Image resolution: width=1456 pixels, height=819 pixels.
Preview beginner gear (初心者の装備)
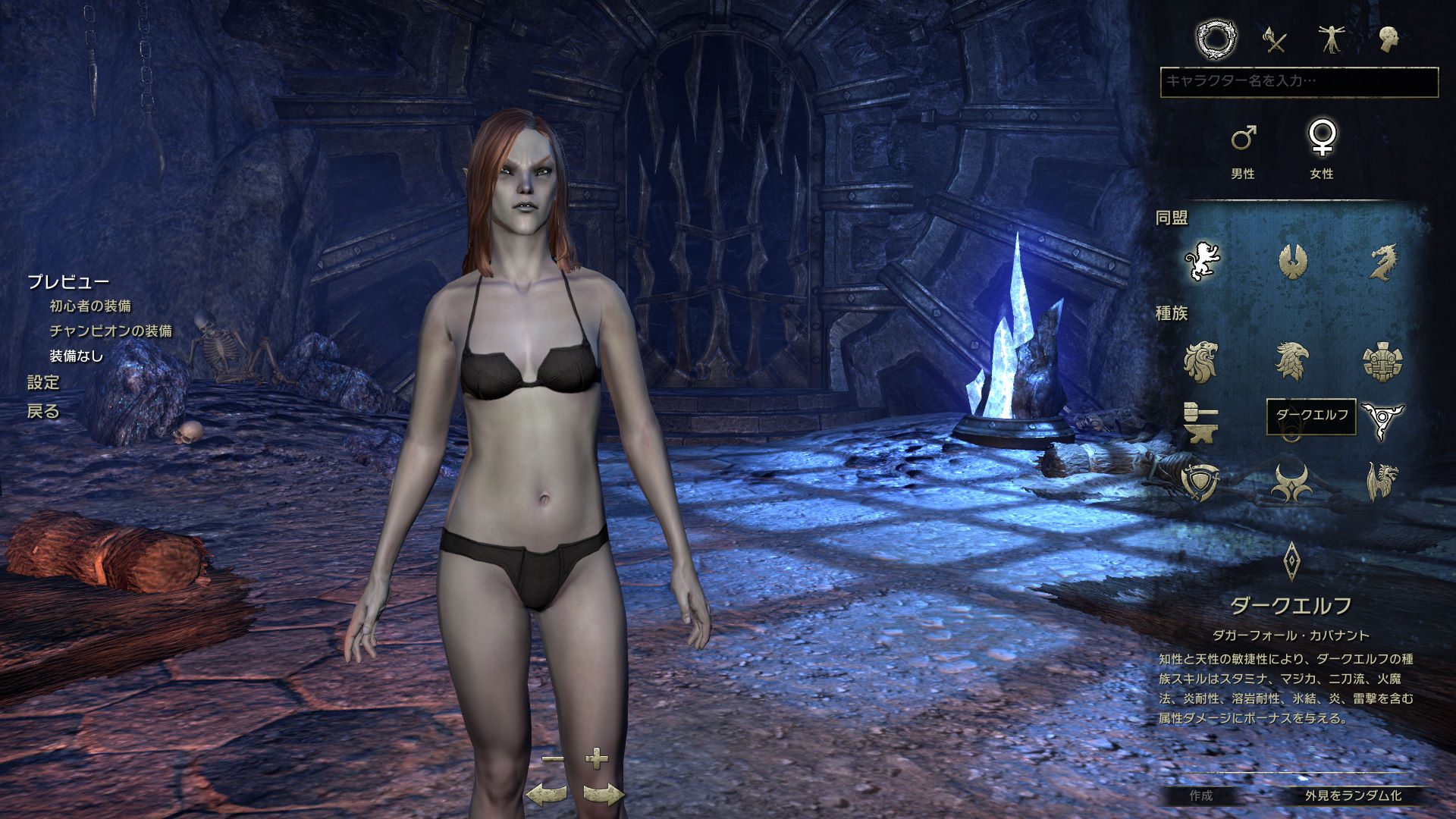point(90,306)
